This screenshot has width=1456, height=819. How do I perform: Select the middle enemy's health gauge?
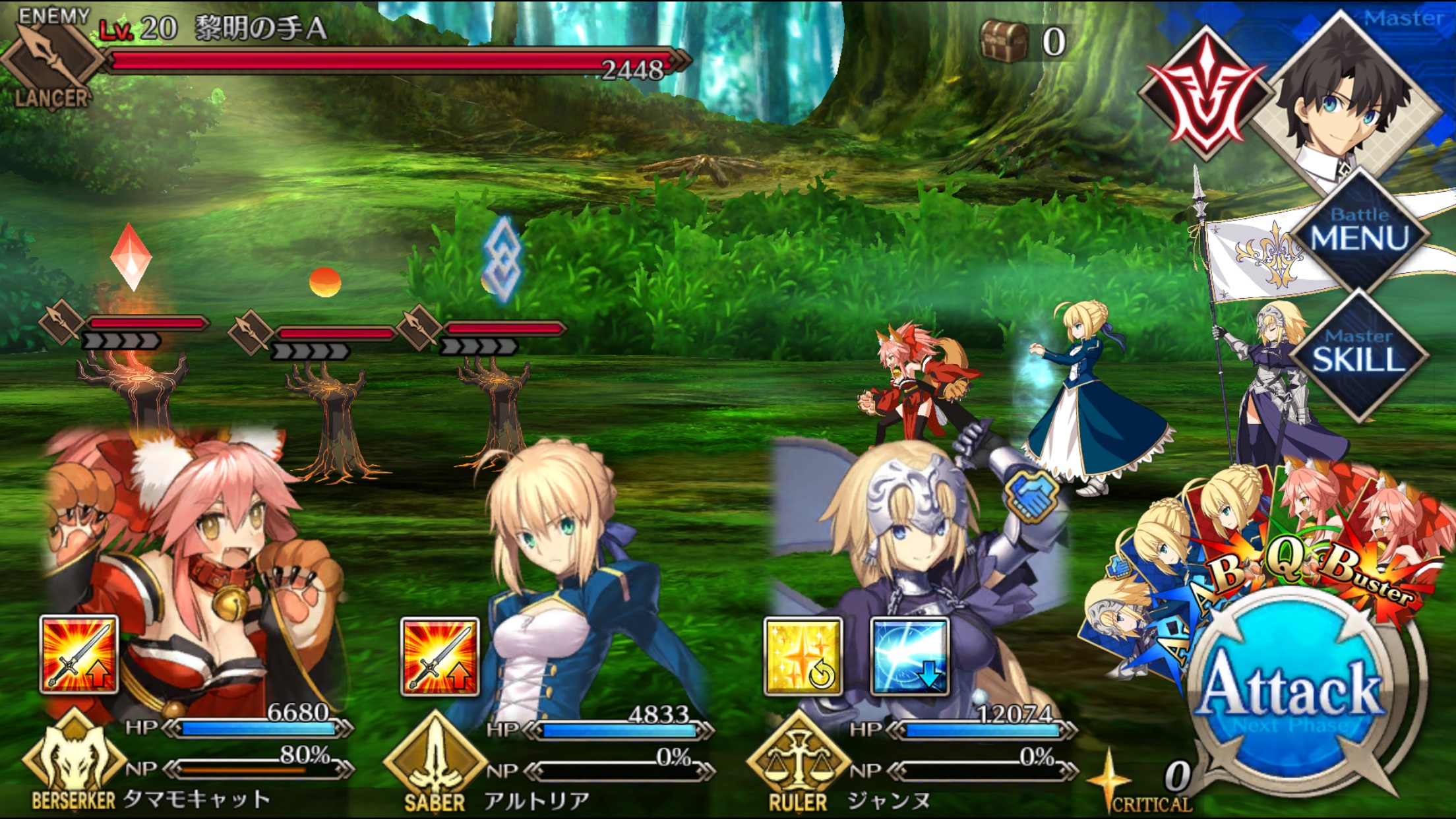[x=335, y=334]
